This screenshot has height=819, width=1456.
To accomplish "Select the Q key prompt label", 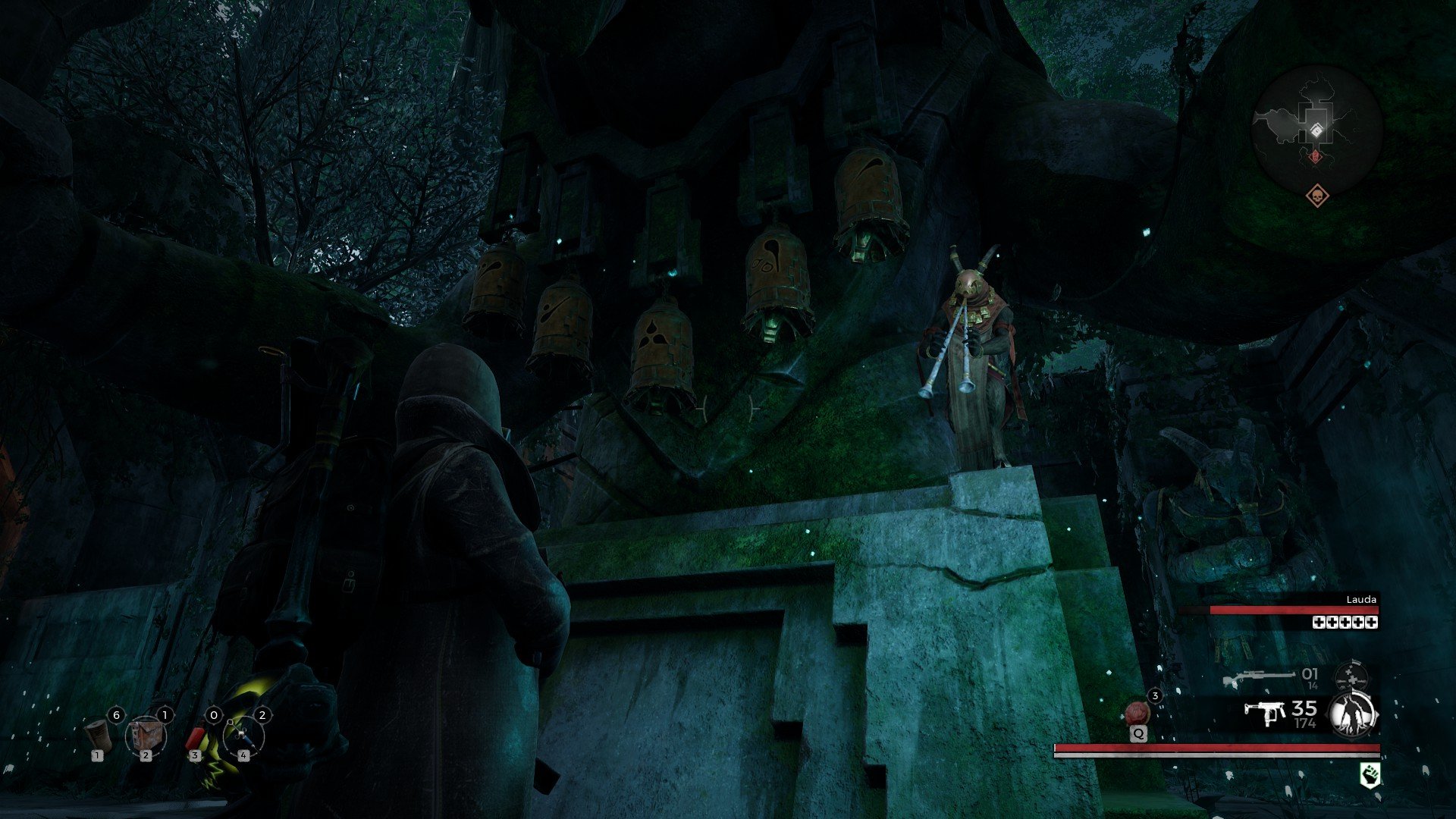I will click(1138, 733).
